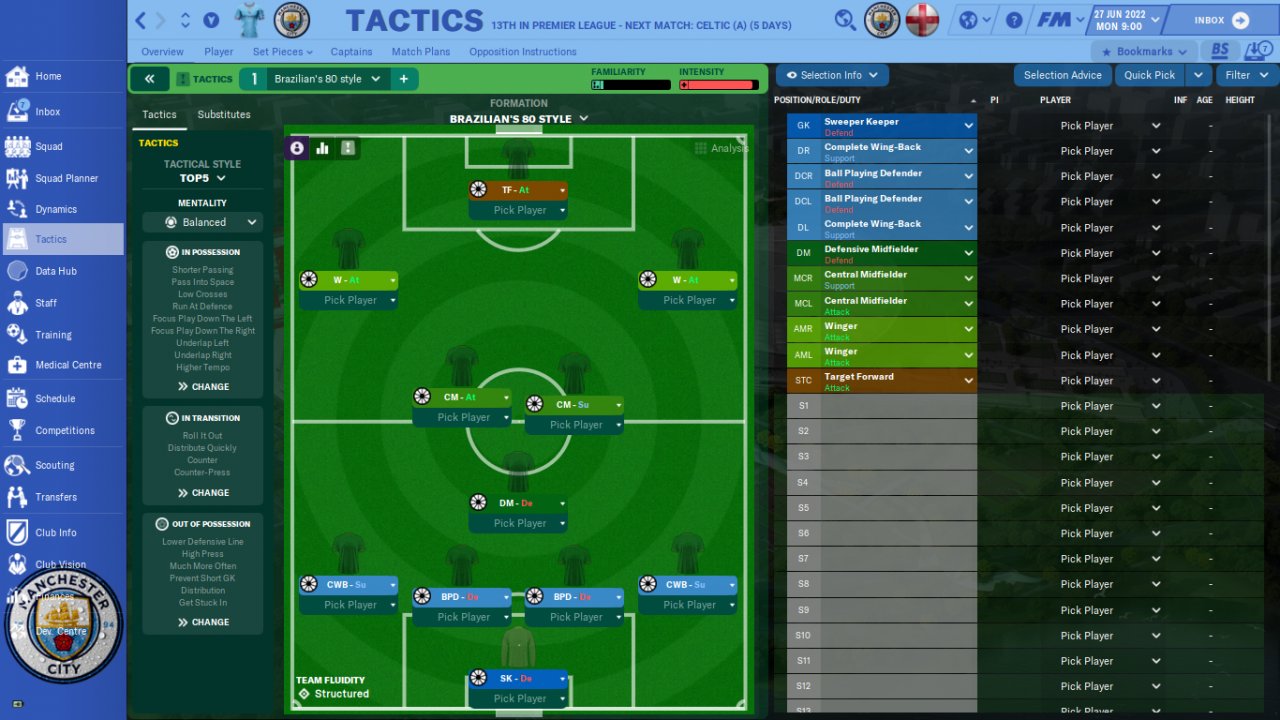Open the Filter dropdown
The height and width of the screenshot is (720, 1280).
click(x=1246, y=75)
